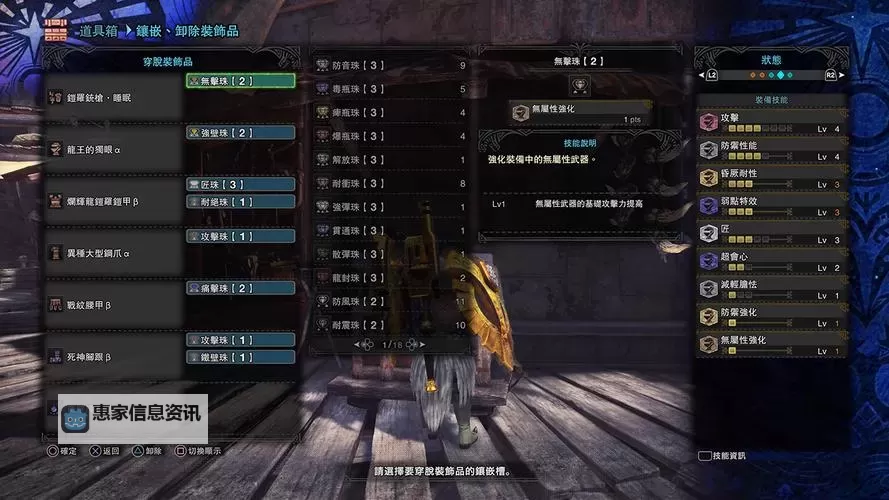The image size is (889, 500).
Task: Choose the 強壁珠【2】 socketed decoration
Action: (x=240, y=132)
